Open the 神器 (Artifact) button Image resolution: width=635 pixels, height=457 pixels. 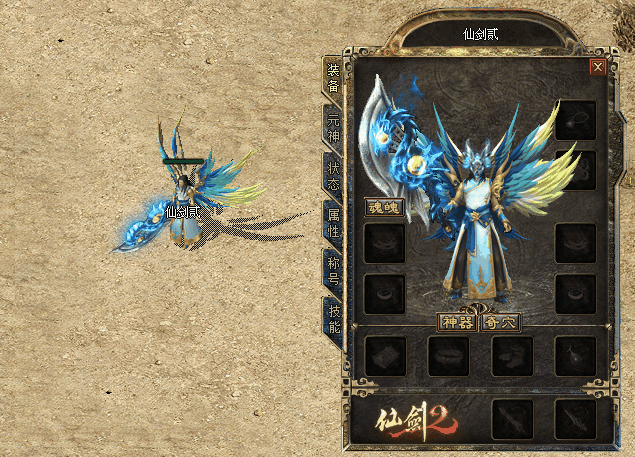pos(457,322)
